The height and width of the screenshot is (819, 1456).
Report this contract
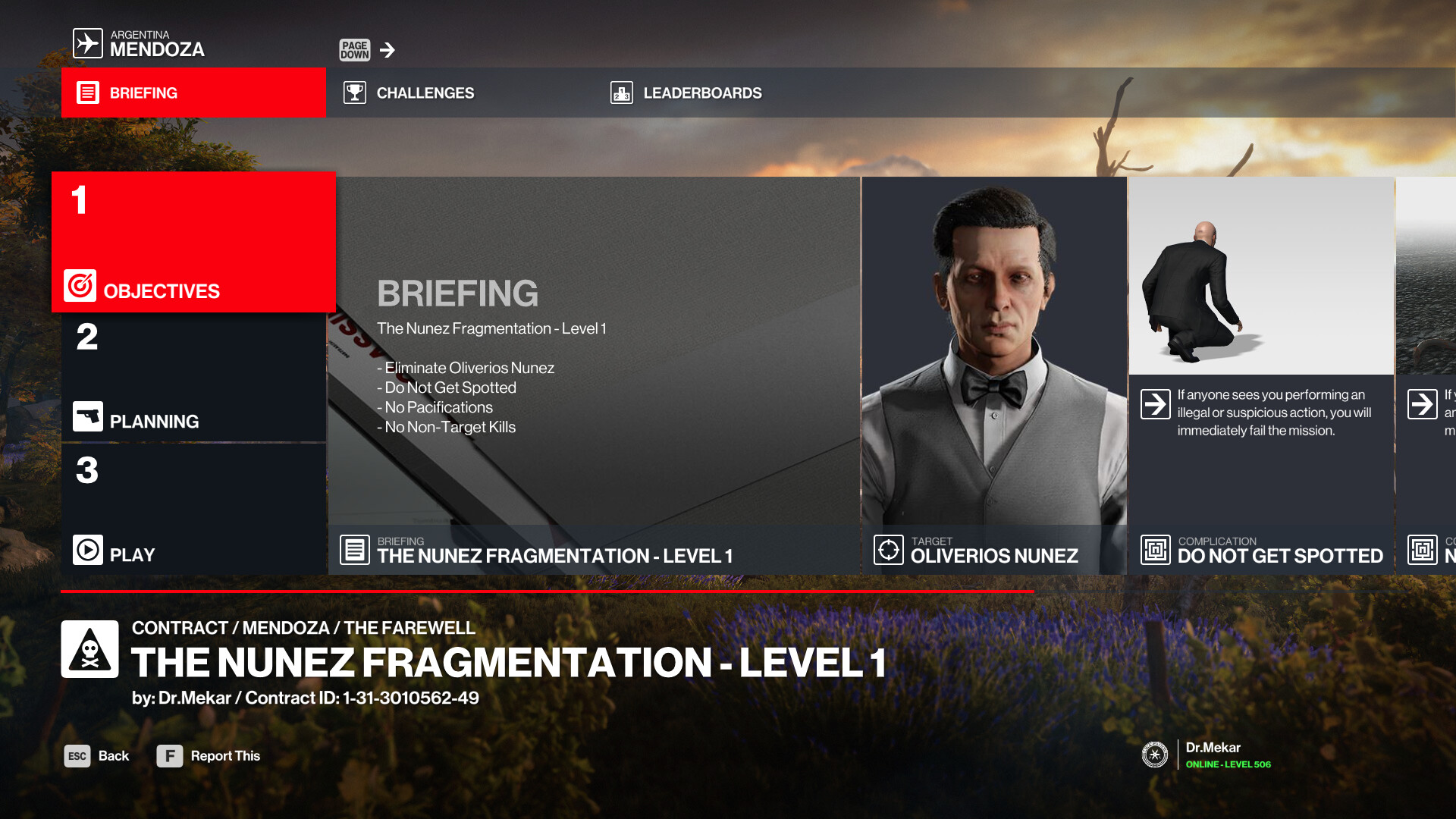pos(209,756)
